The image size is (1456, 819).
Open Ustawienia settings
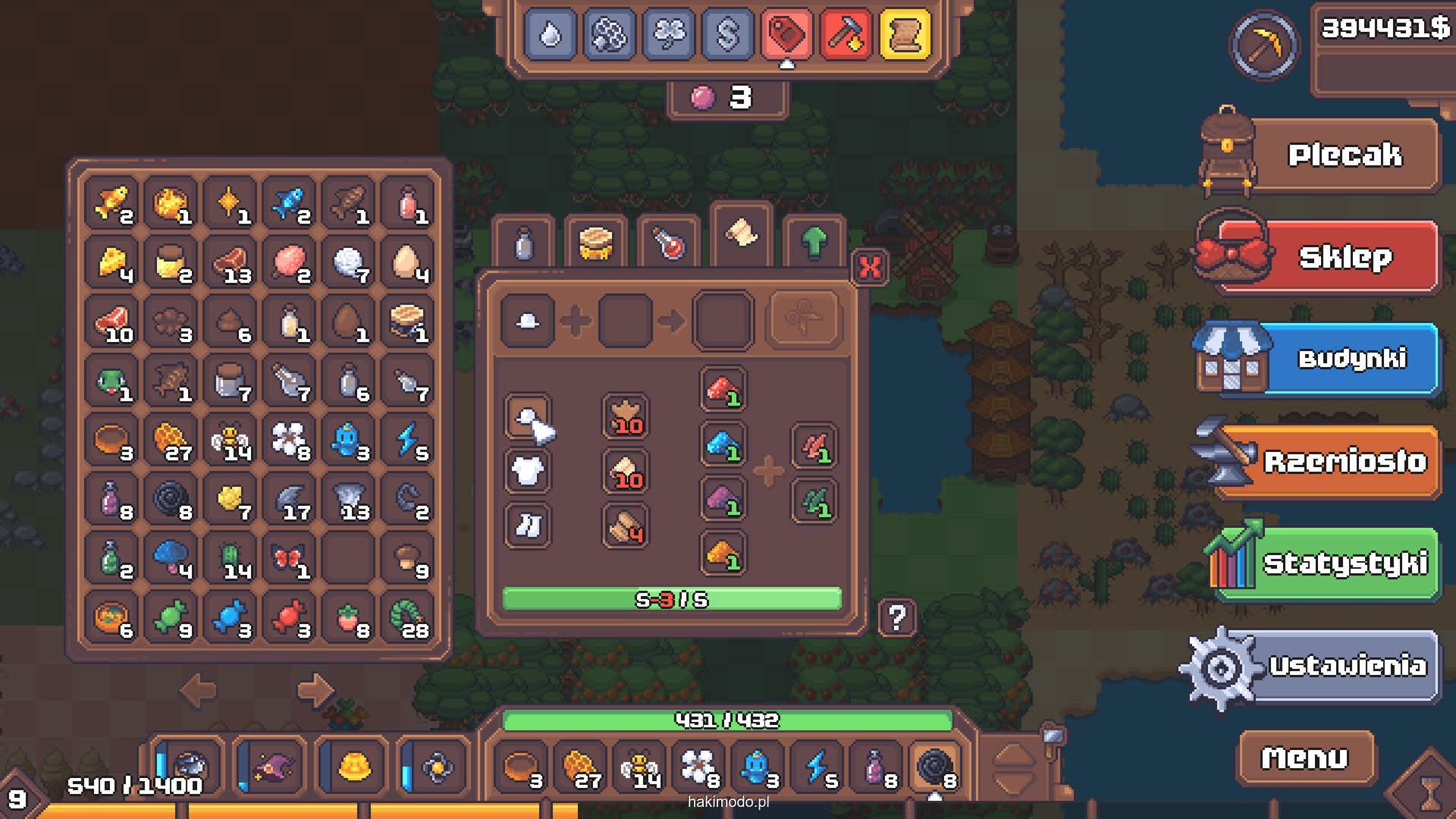[x=1347, y=666]
